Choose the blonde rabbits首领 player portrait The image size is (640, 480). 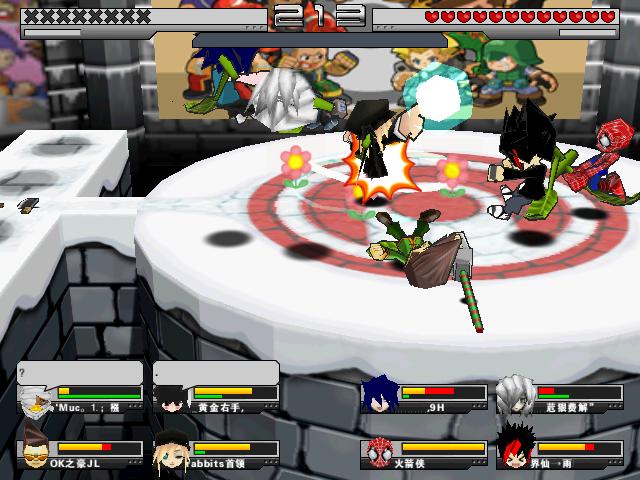tap(171, 452)
